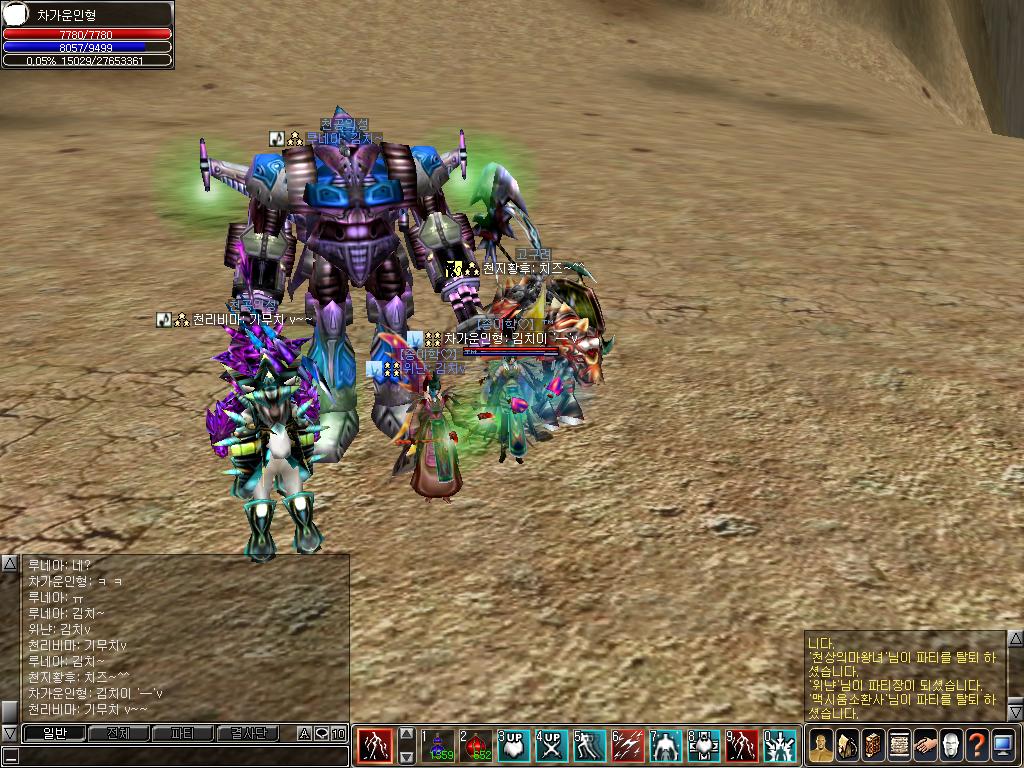Switch to the 전체 chat tab
Image resolution: width=1024 pixels, height=768 pixels.
tap(118, 733)
